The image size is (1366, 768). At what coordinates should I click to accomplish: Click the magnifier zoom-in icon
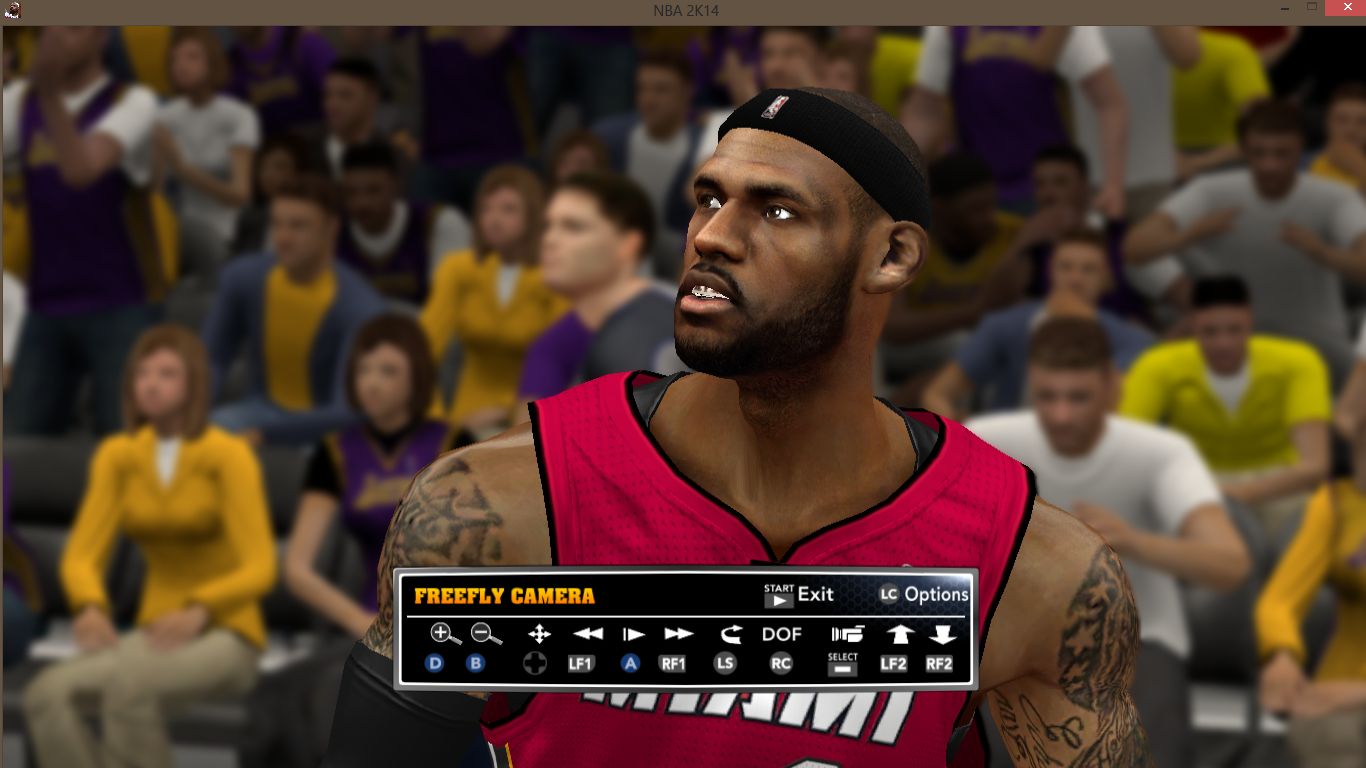pyautogui.click(x=445, y=633)
